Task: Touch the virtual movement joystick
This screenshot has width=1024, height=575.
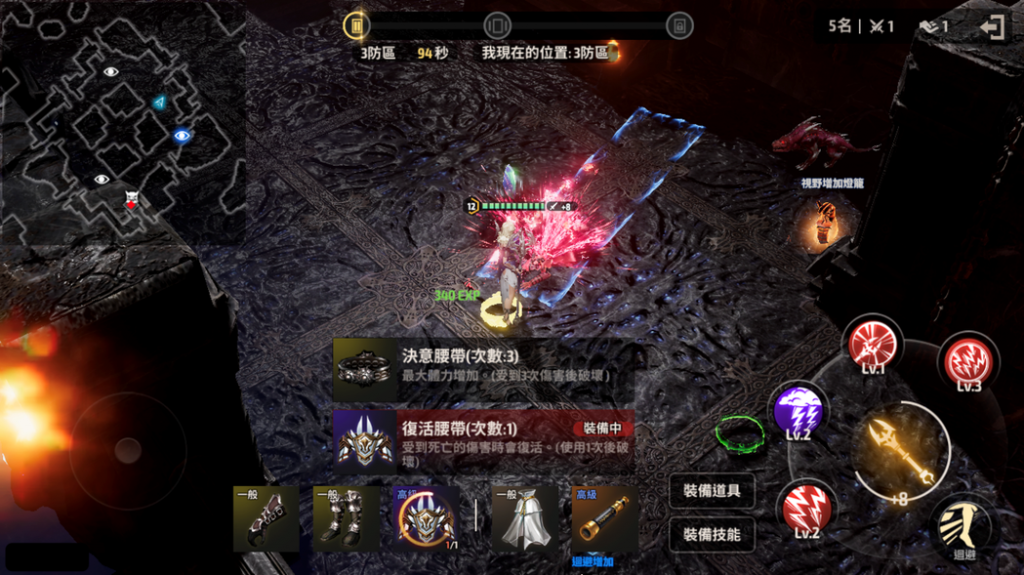Action: pyautogui.click(x=126, y=450)
